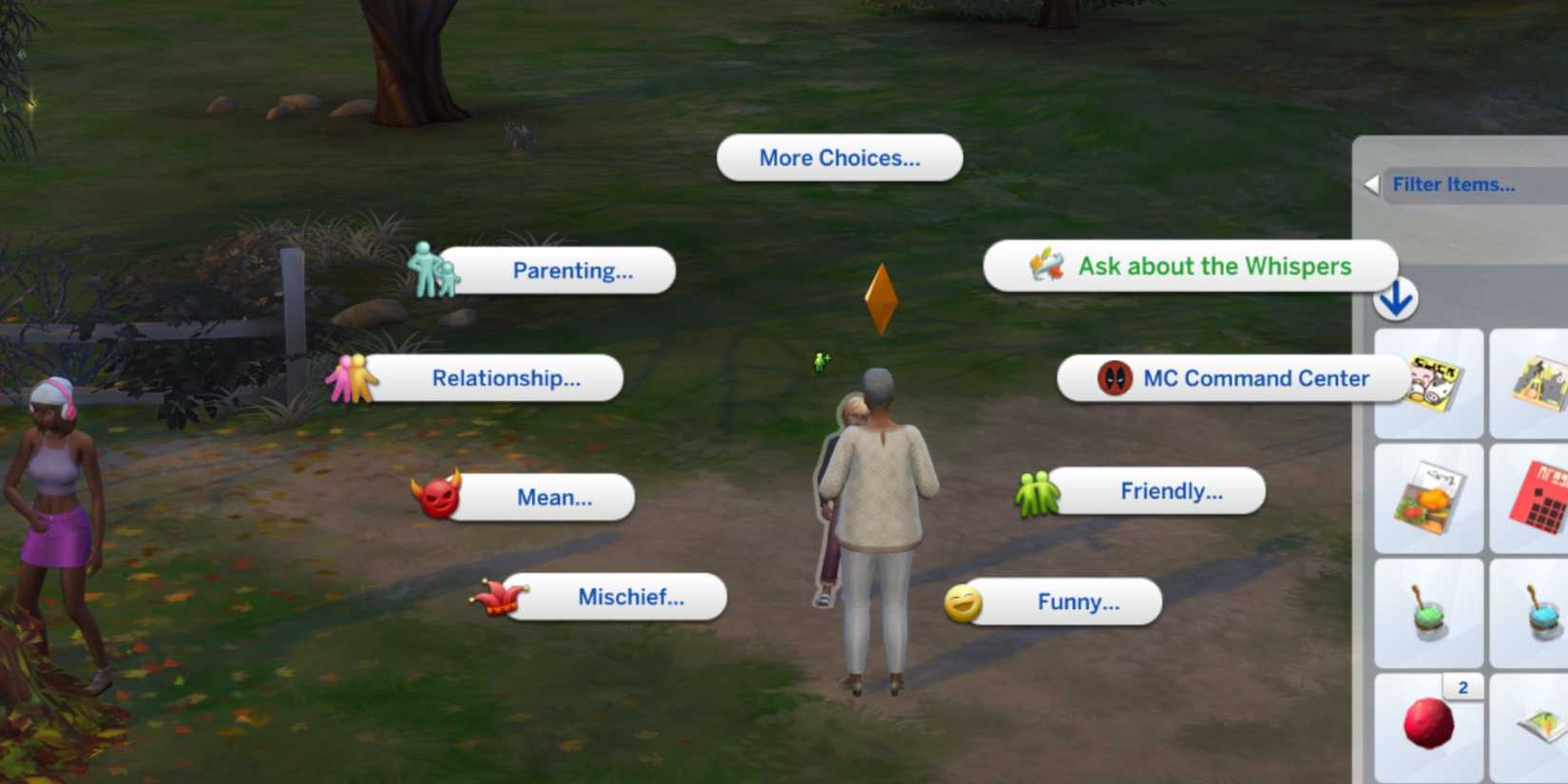Select the red fruit with quantity 2
The image size is (1568, 784).
pyautogui.click(x=1427, y=724)
